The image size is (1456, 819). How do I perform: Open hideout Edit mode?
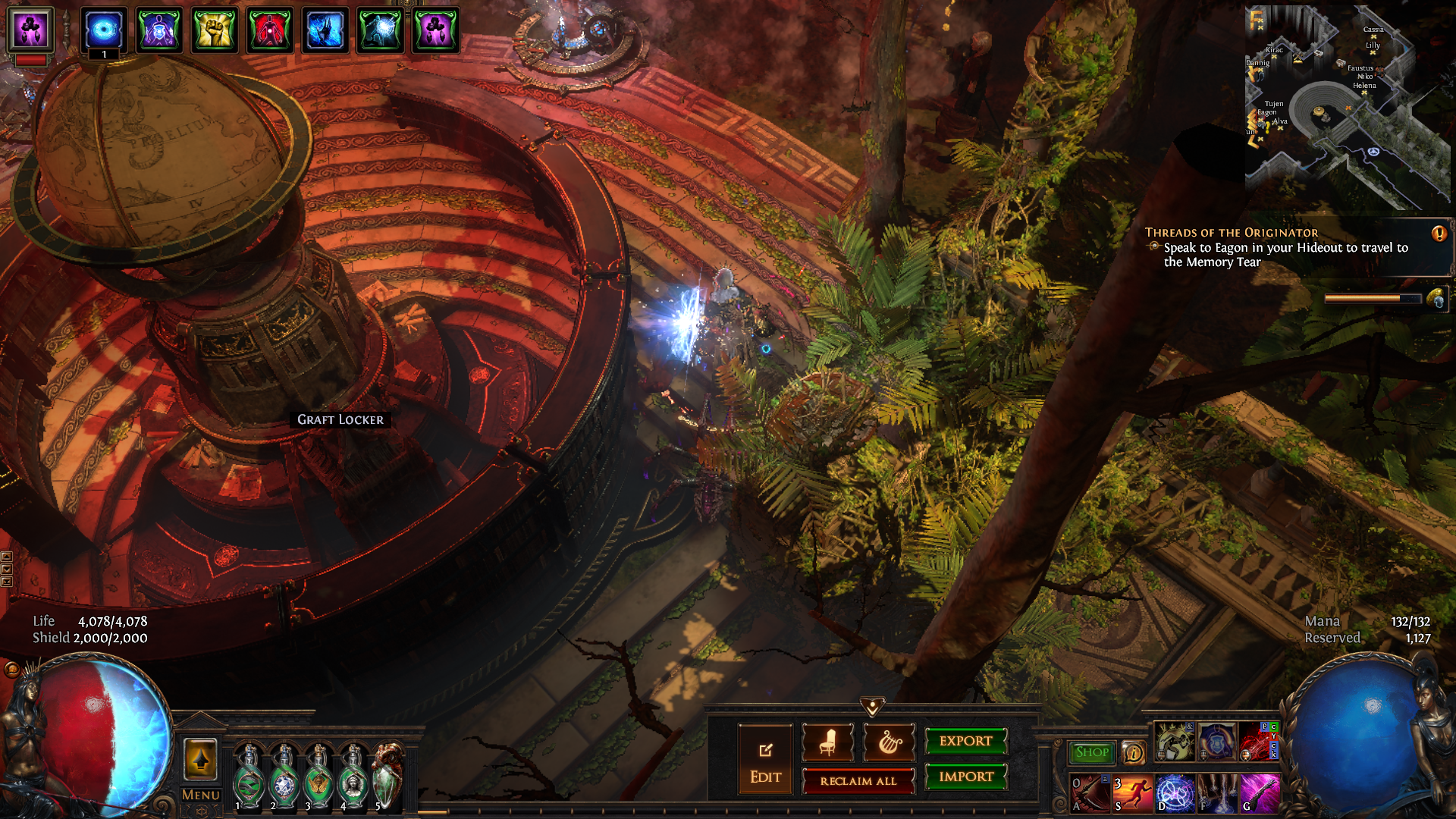[765, 759]
